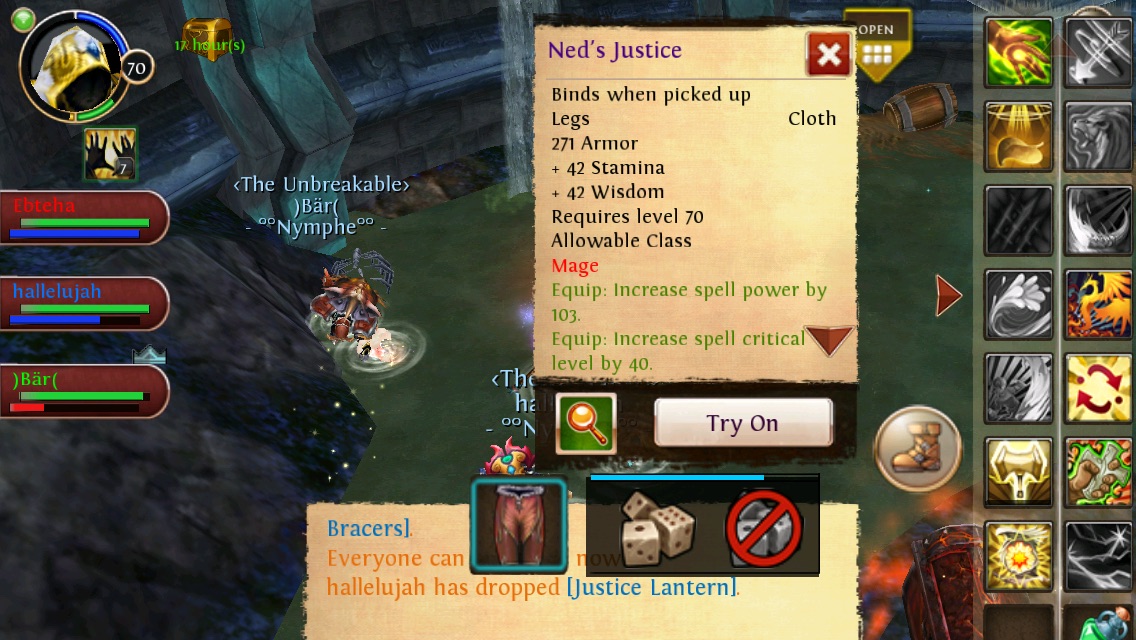
Task: Activate the golden light hand skill
Action: [1019, 137]
